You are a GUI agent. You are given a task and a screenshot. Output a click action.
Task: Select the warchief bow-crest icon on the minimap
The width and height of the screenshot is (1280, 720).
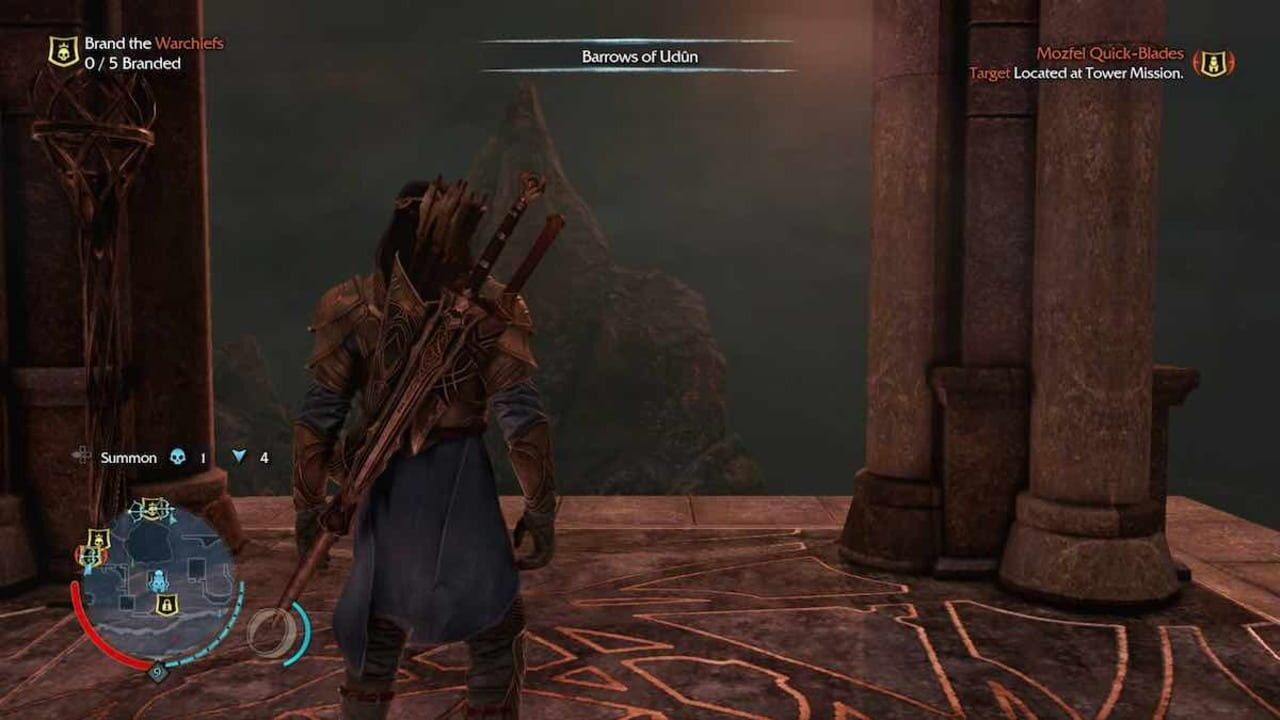pyautogui.click(x=151, y=510)
